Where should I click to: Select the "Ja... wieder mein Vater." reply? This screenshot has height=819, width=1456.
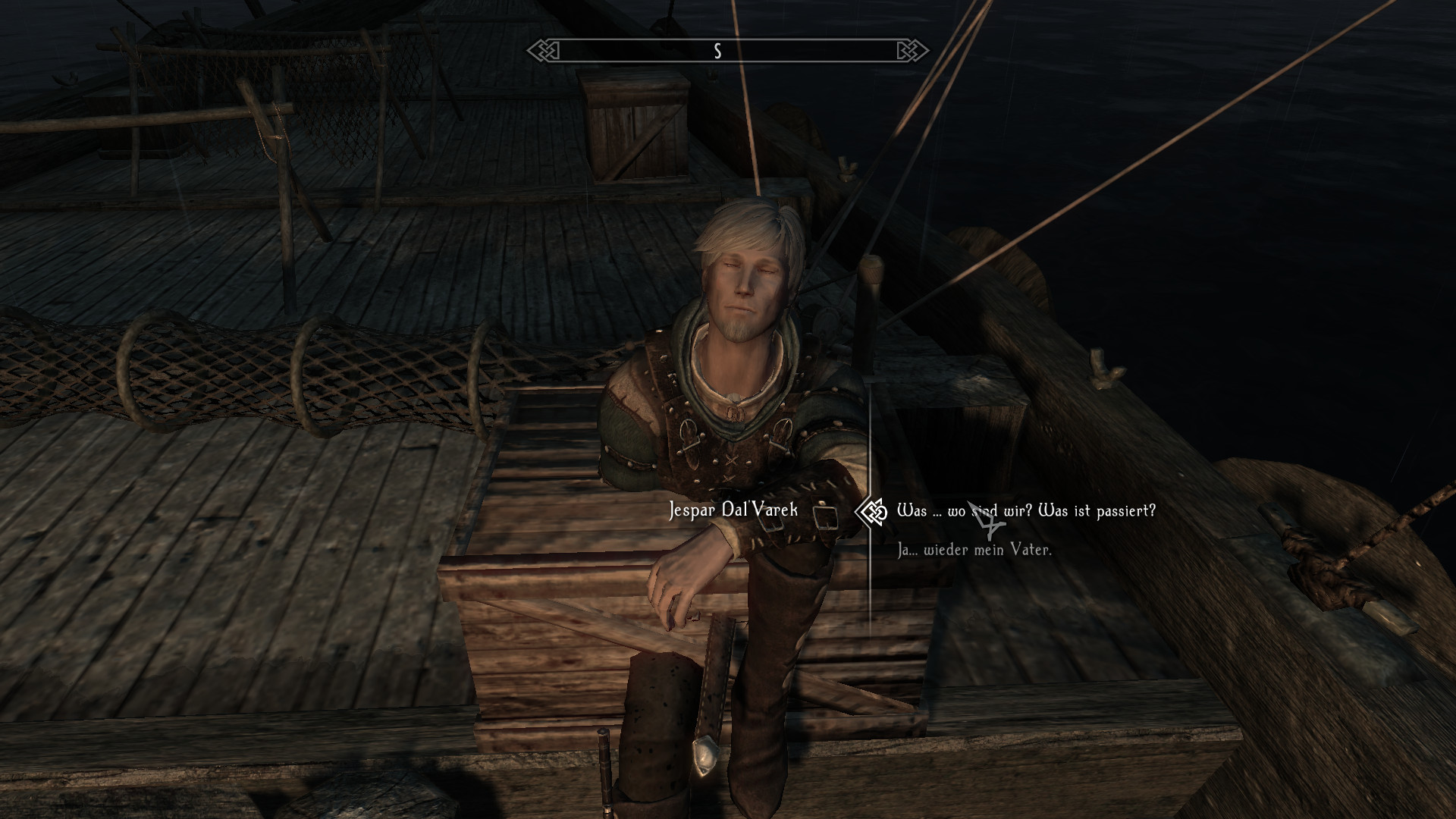[974, 551]
